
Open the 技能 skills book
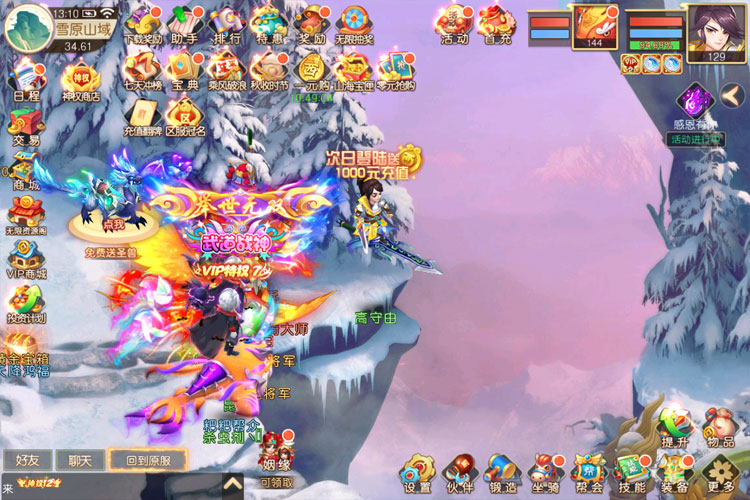click(631, 470)
